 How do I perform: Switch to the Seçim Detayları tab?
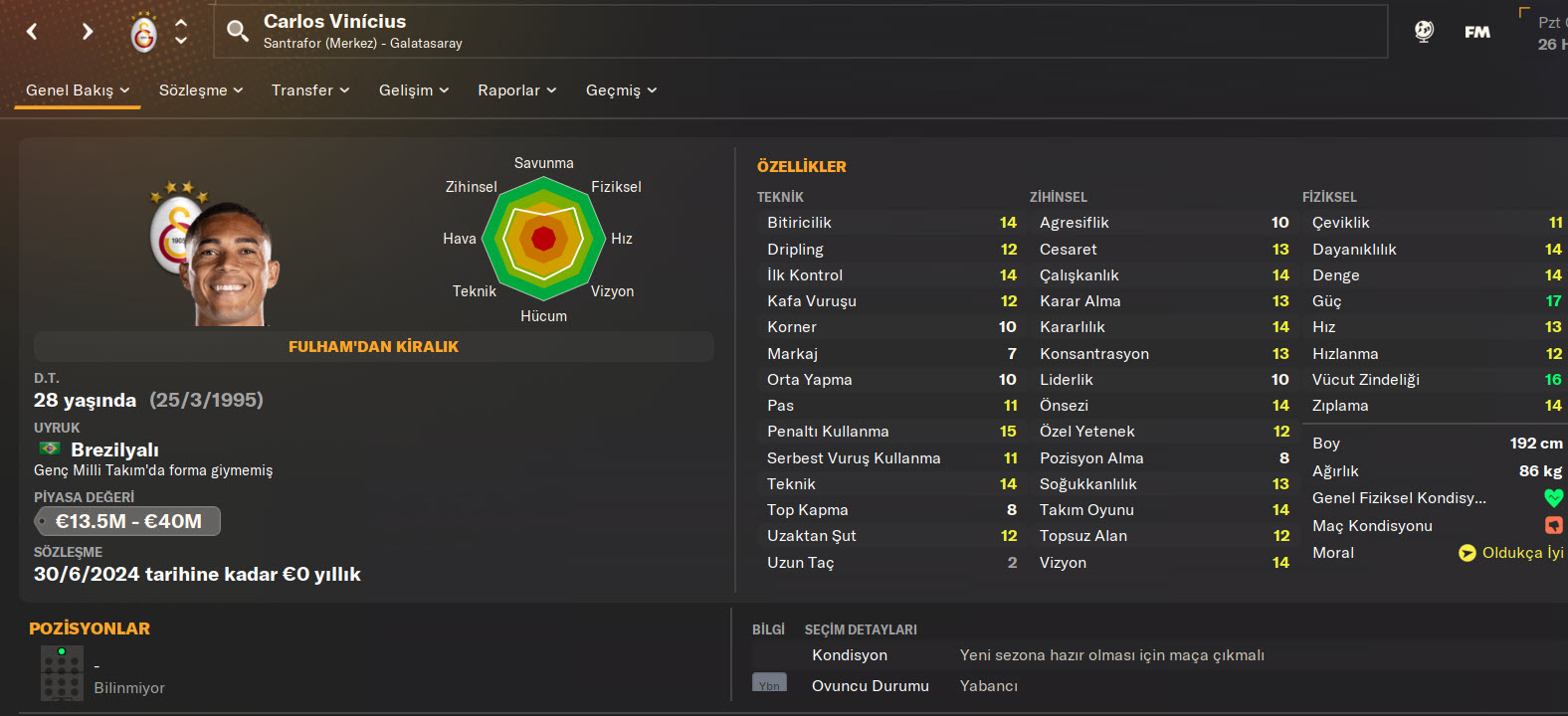point(861,629)
